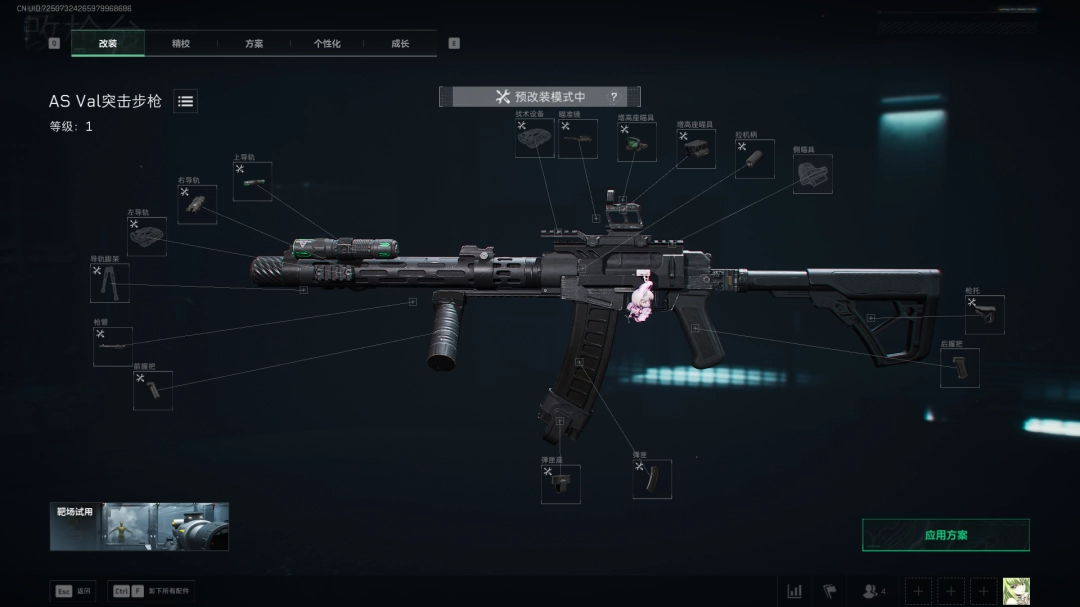Open the weapon list icon beside AS Val
1080x607 pixels.
[x=186, y=101]
